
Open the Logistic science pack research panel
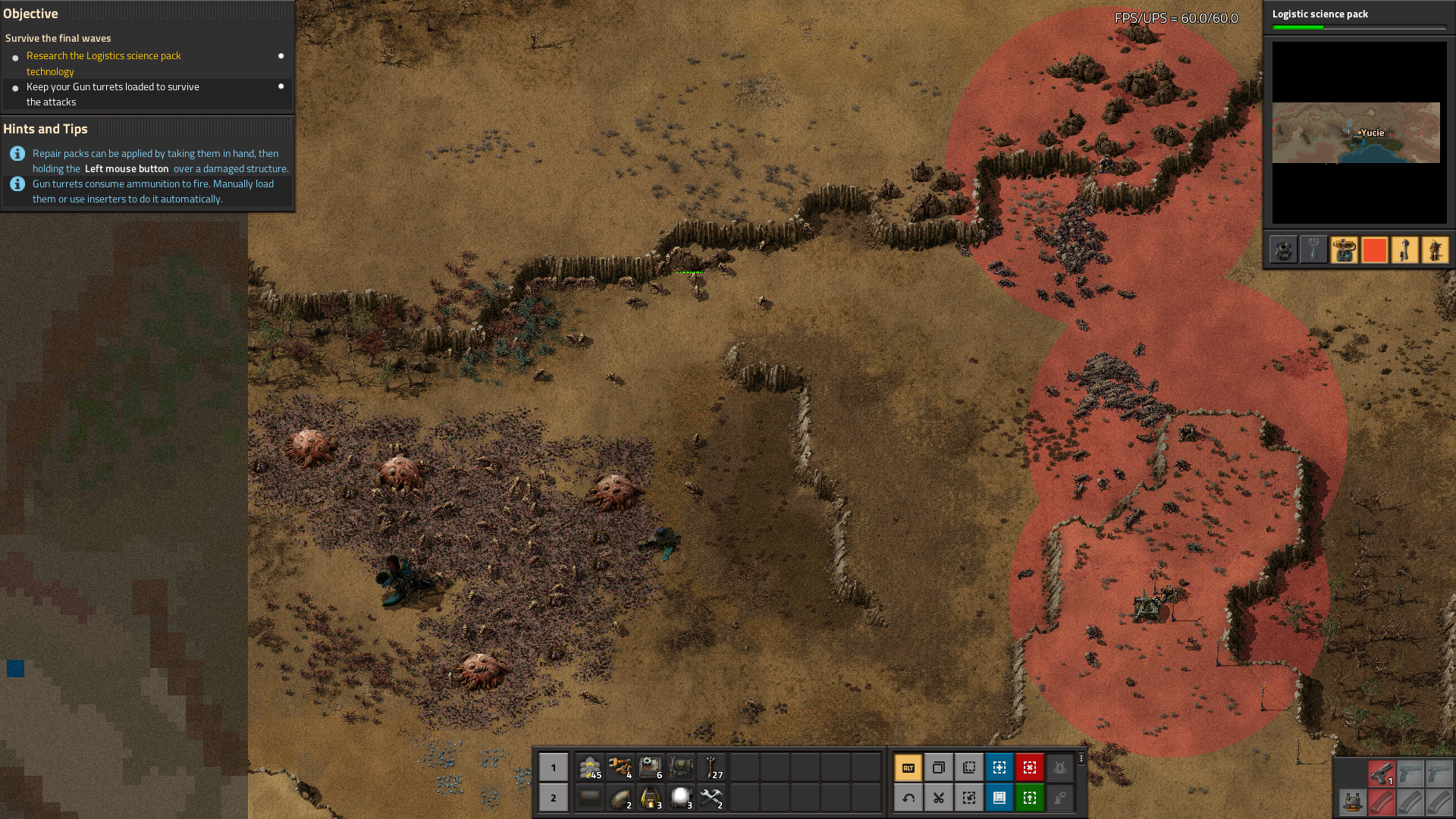tap(1359, 18)
